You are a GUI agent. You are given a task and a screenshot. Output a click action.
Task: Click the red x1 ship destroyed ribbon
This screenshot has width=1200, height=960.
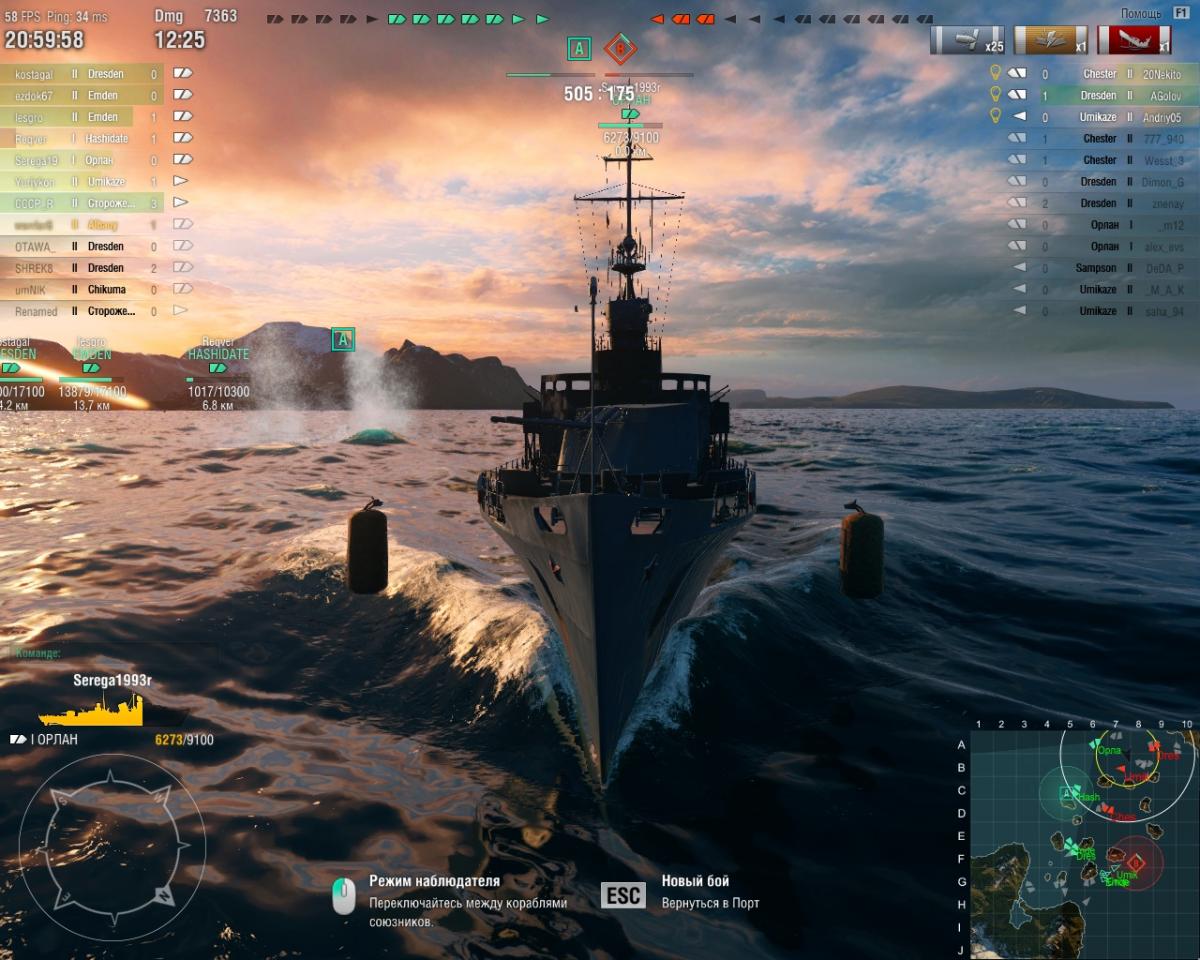pos(1135,40)
